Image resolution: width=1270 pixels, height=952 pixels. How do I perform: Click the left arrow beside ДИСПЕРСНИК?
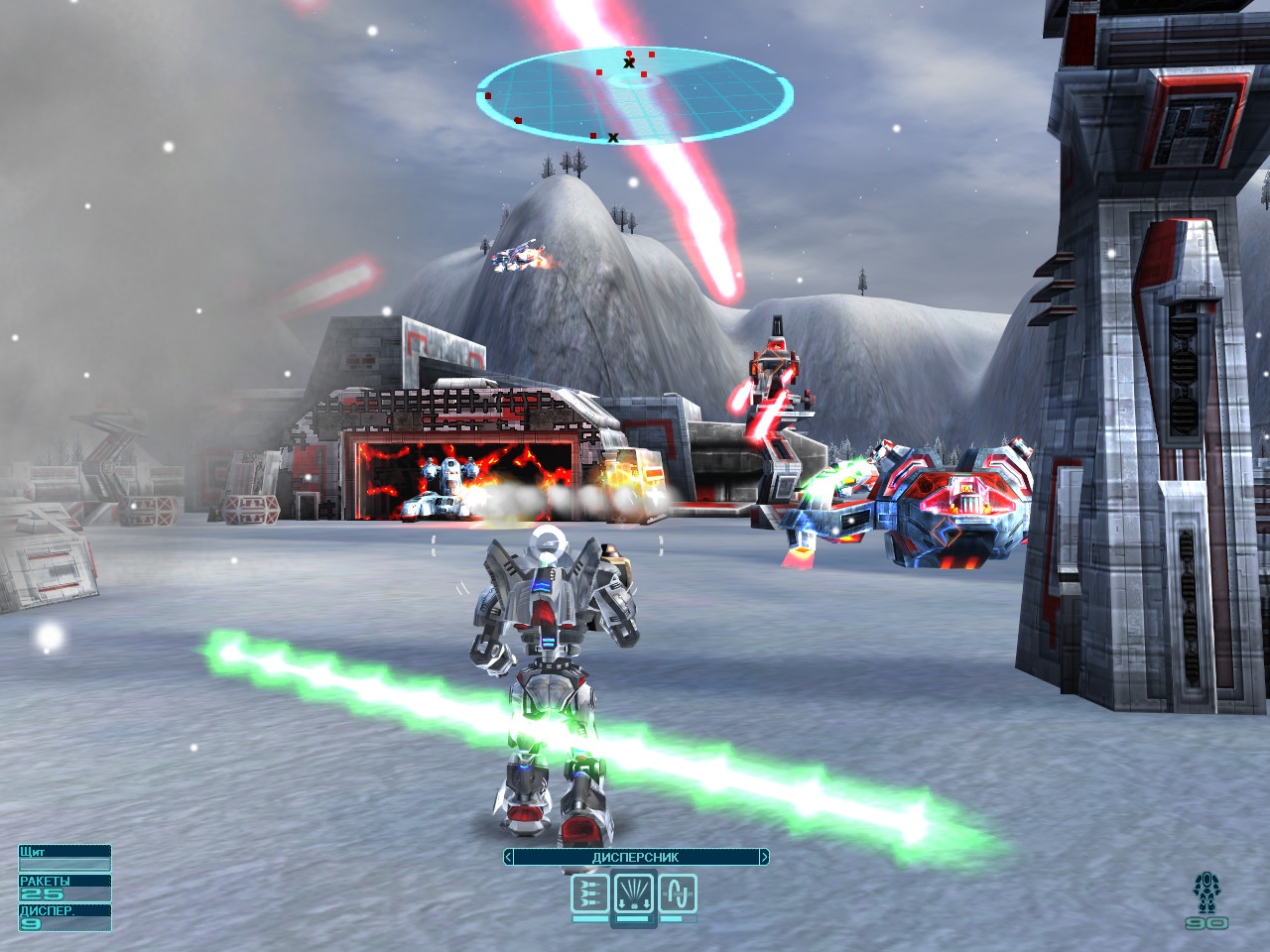point(509,857)
